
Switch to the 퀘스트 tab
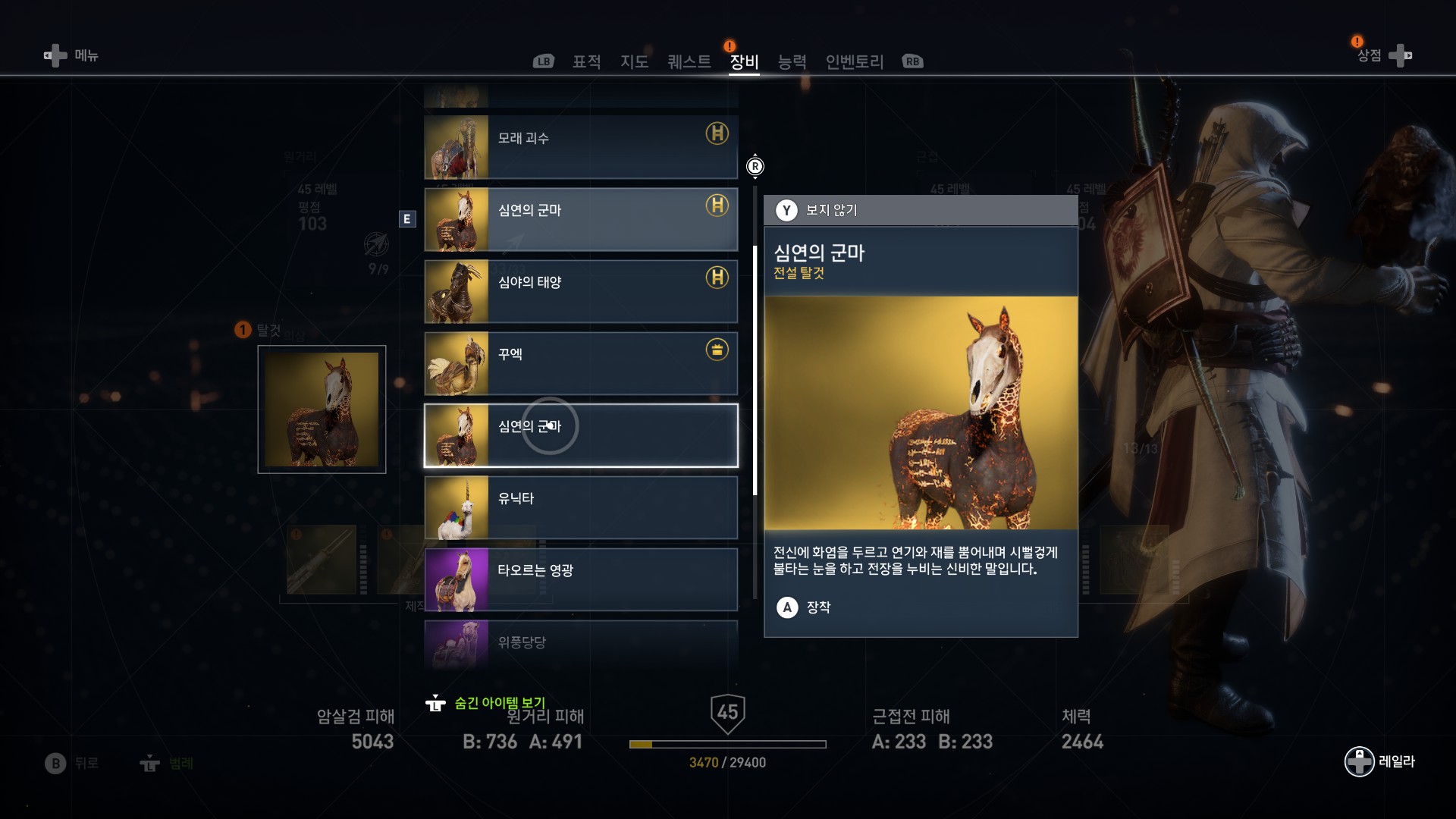pyautogui.click(x=689, y=61)
